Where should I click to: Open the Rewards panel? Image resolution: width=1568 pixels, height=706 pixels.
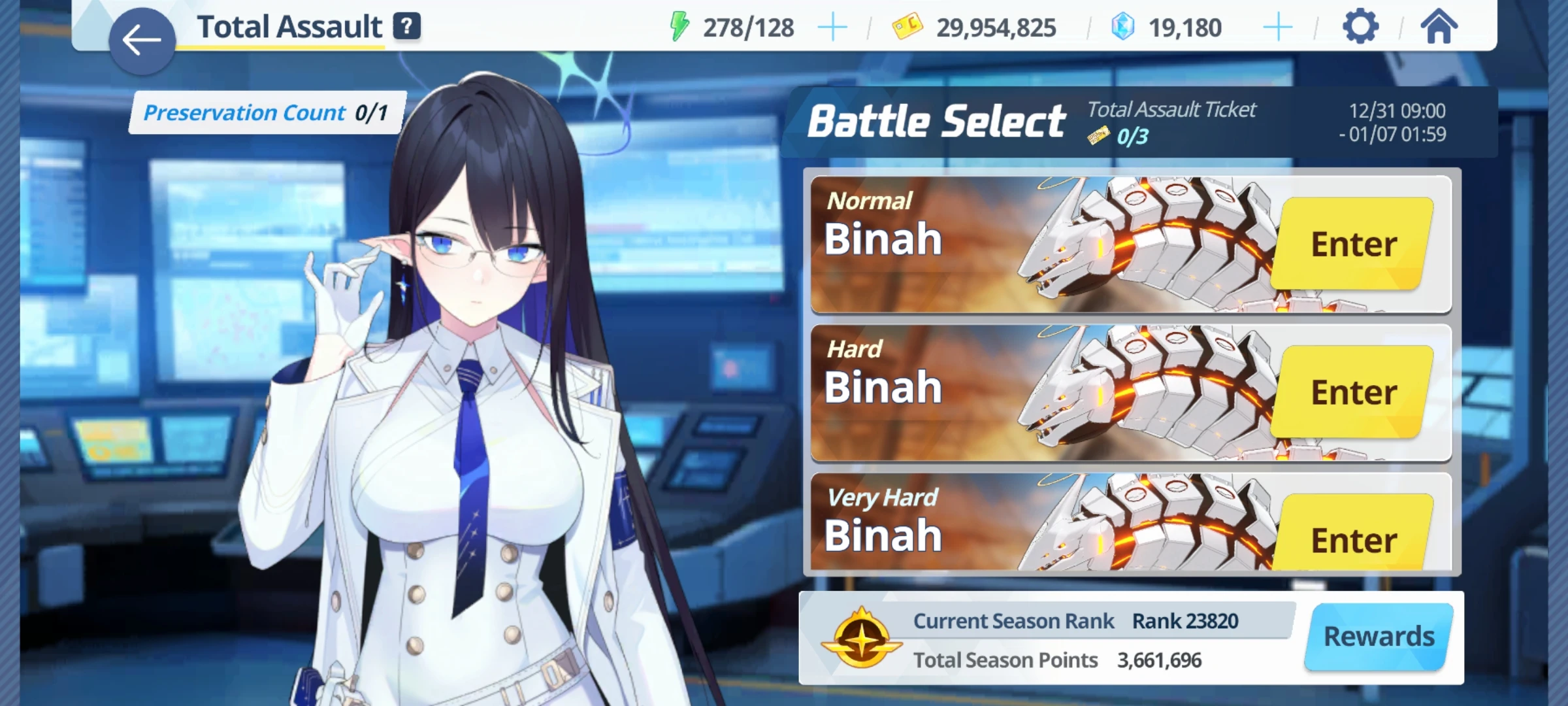click(1379, 635)
